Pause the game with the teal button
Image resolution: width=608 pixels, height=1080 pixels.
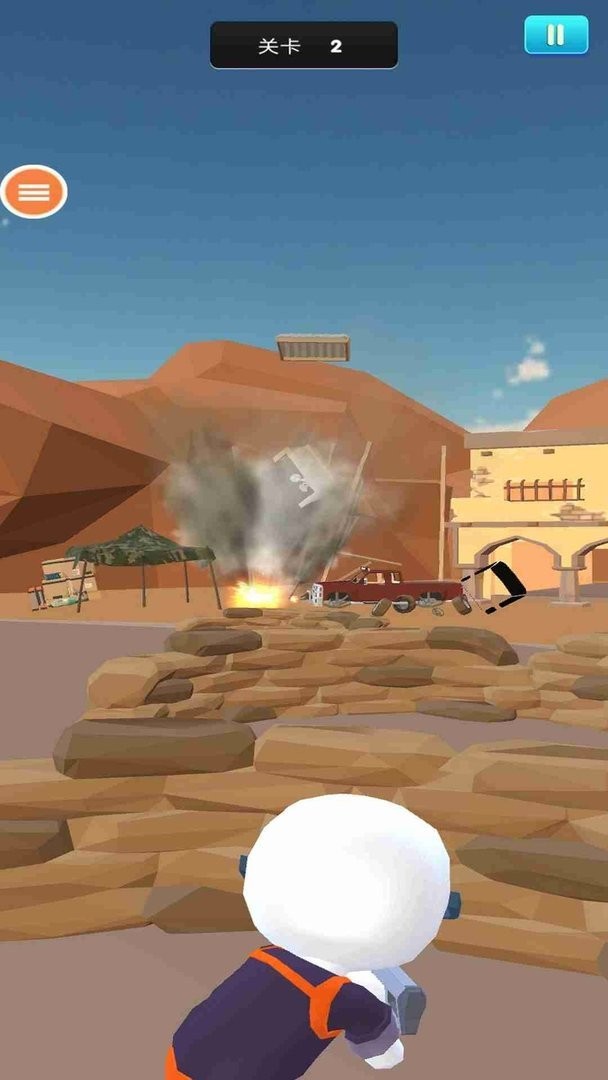(x=555, y=35)
